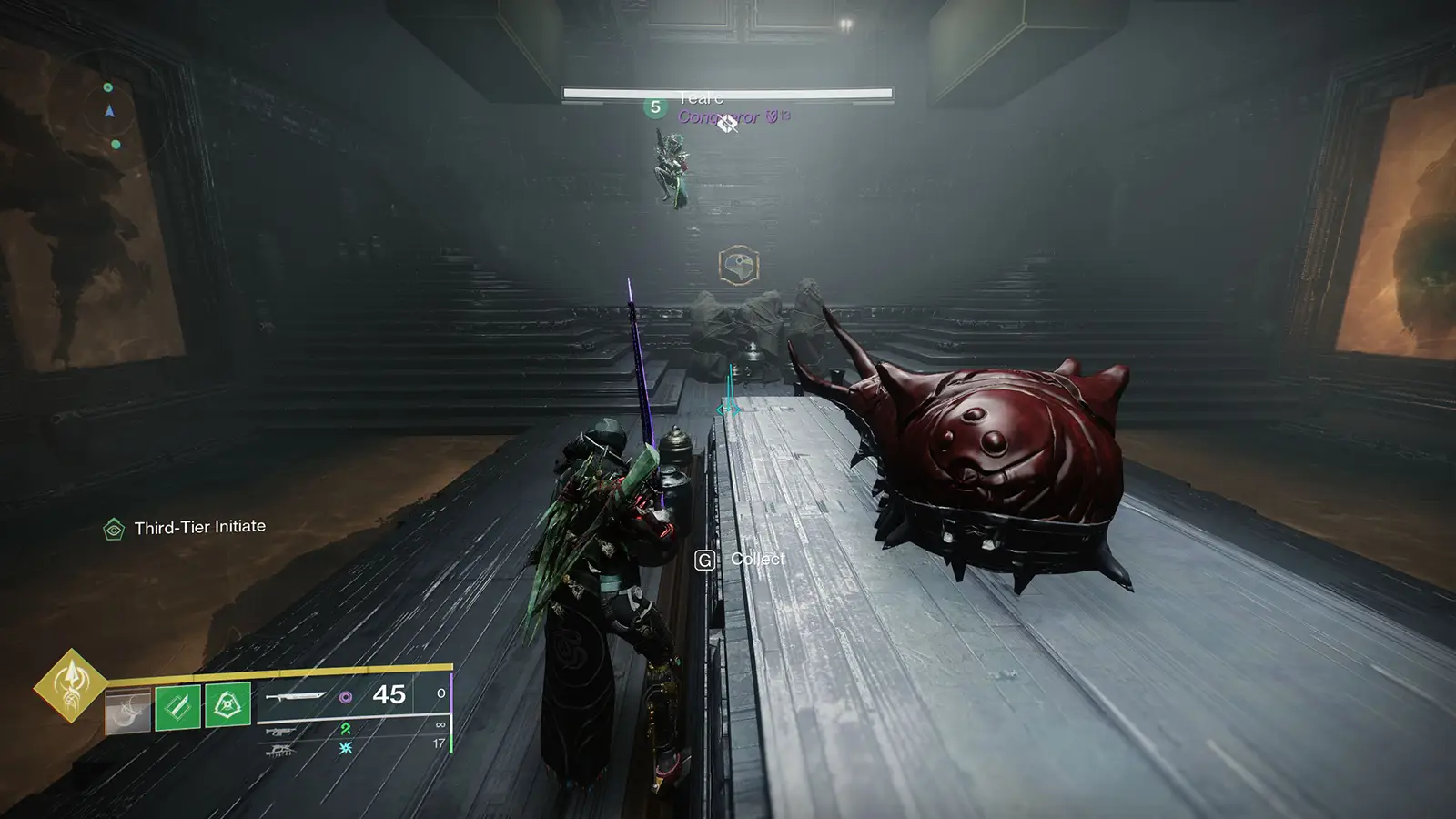This screenshot has height=819, width=1456.
Task: Click the hexagonal objective waypoint marker
Action: click(738, 266)
